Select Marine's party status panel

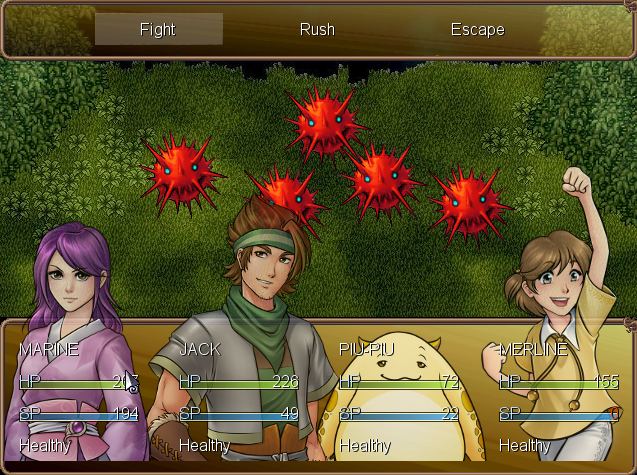(80, 396)
